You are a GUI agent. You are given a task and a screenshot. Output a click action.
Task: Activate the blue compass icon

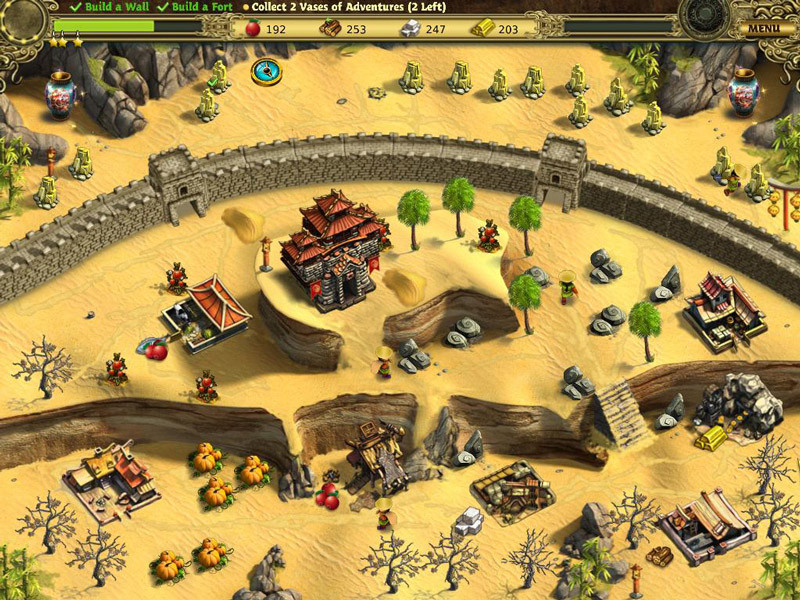point(265,71)
